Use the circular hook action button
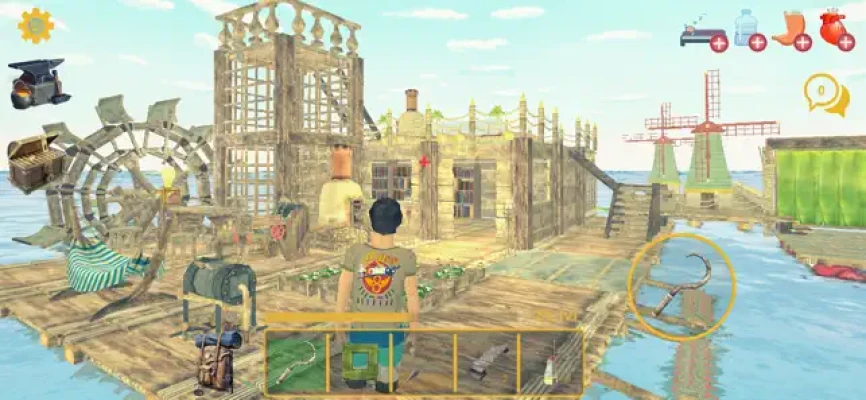The image size is (866, 400). point(682,286)
